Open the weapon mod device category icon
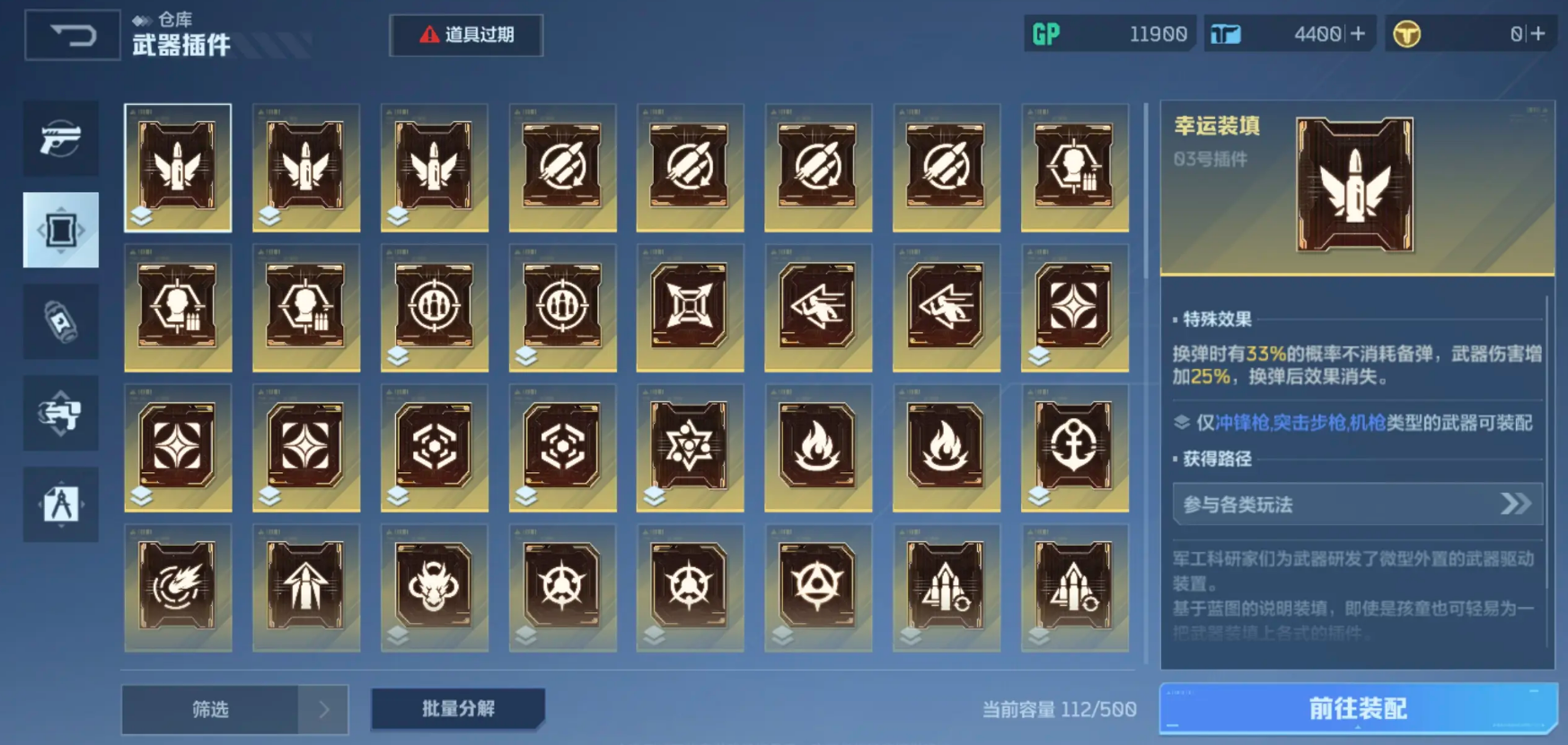The image size is (1568, 745). click(61, 413)
